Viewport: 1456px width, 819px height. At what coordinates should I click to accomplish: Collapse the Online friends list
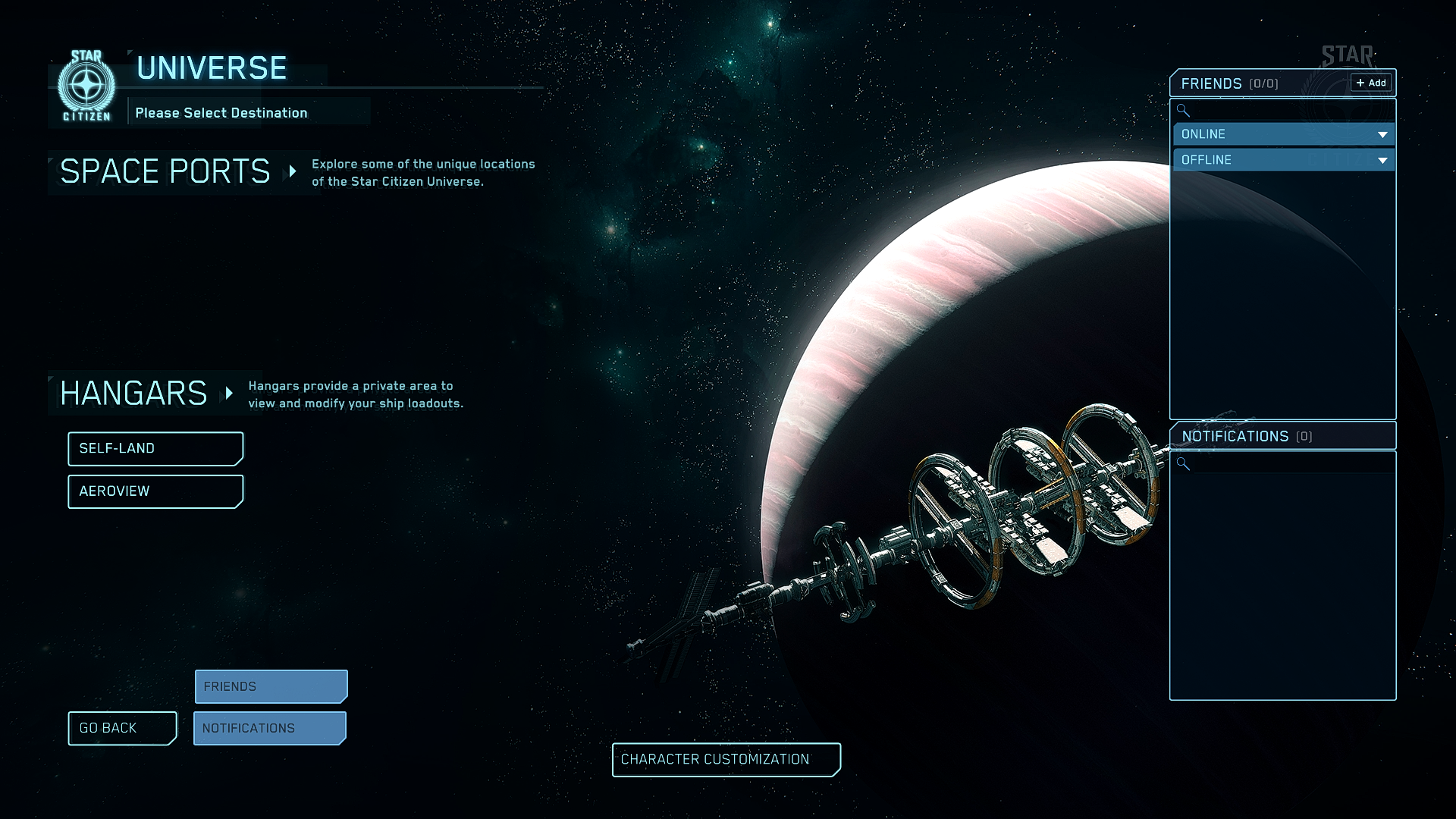tap(1382, 134)
